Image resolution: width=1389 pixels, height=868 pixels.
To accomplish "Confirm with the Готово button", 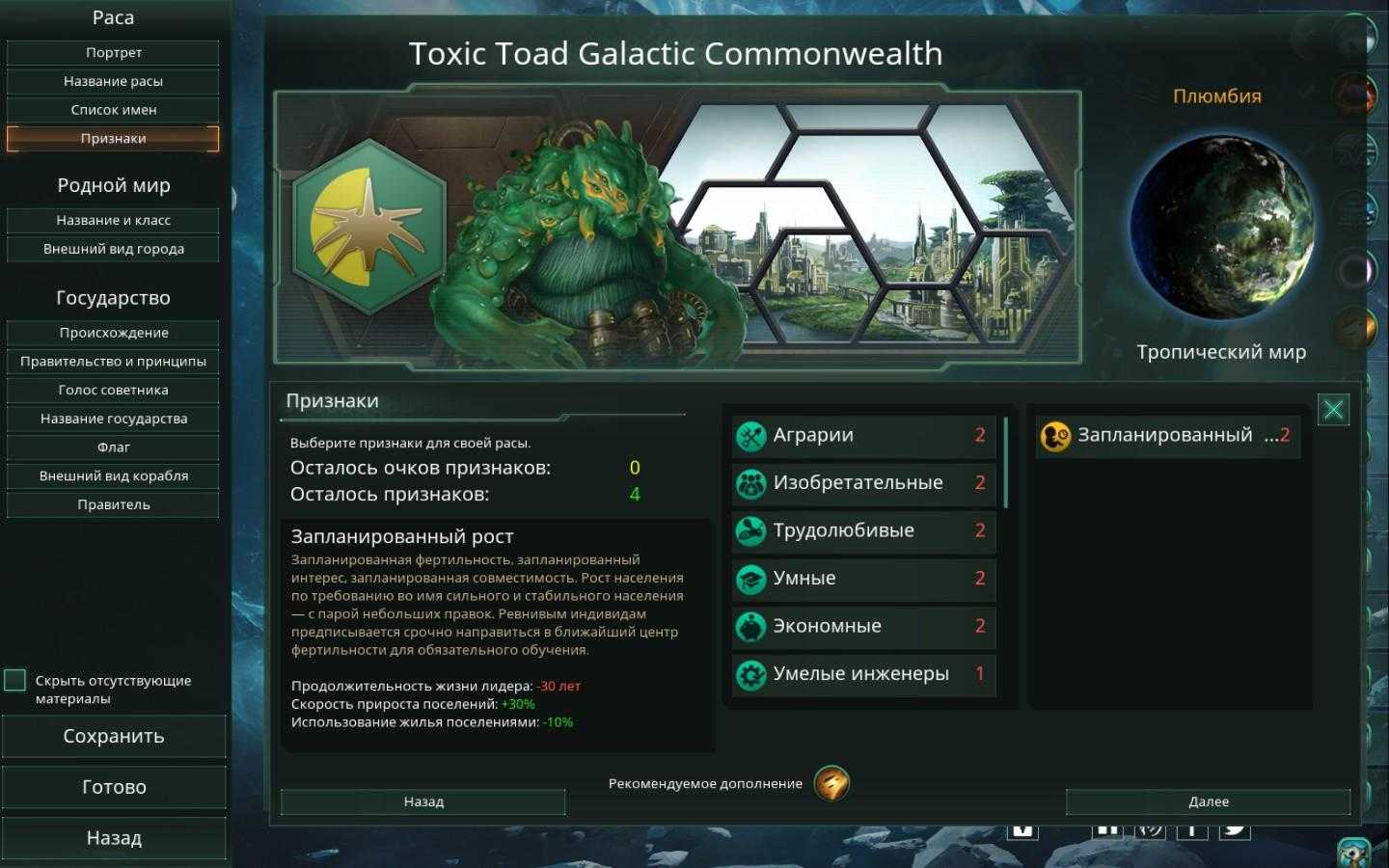I will pyautogui.click(x=113, y=787).
